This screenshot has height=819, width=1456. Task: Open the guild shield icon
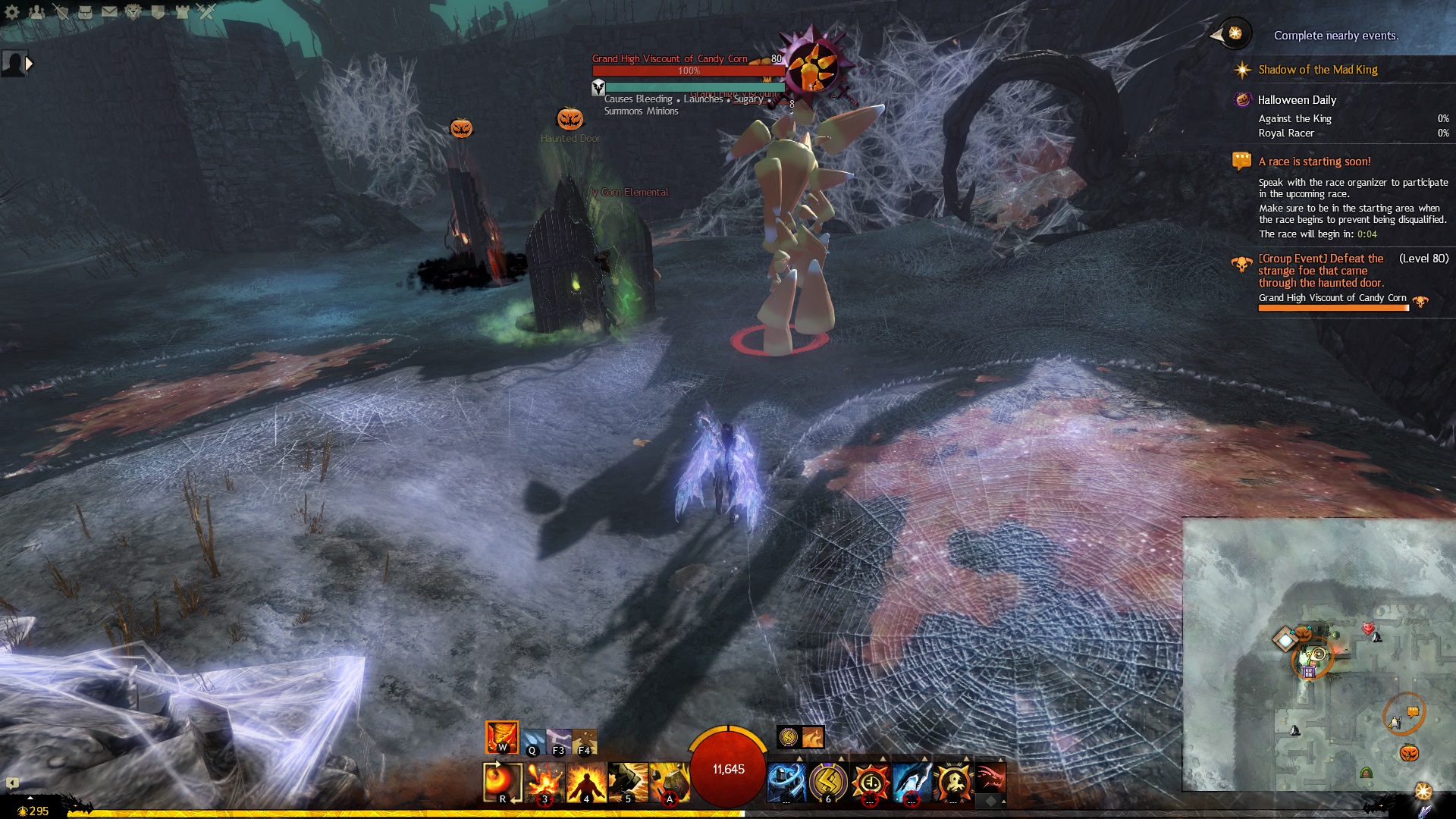[x=158, y=11]
